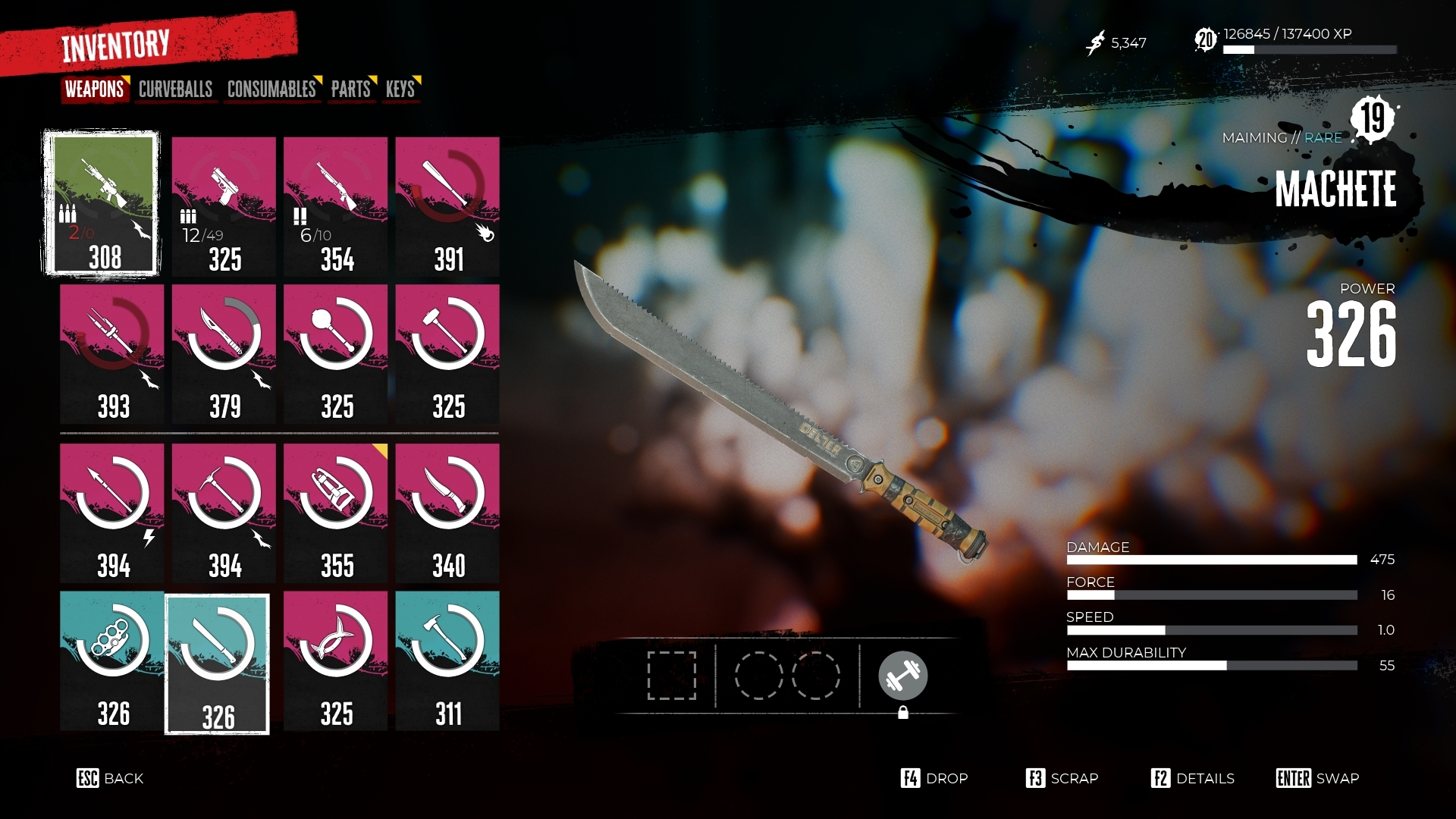Pick the baseball bat with power 391

(447, 206)
